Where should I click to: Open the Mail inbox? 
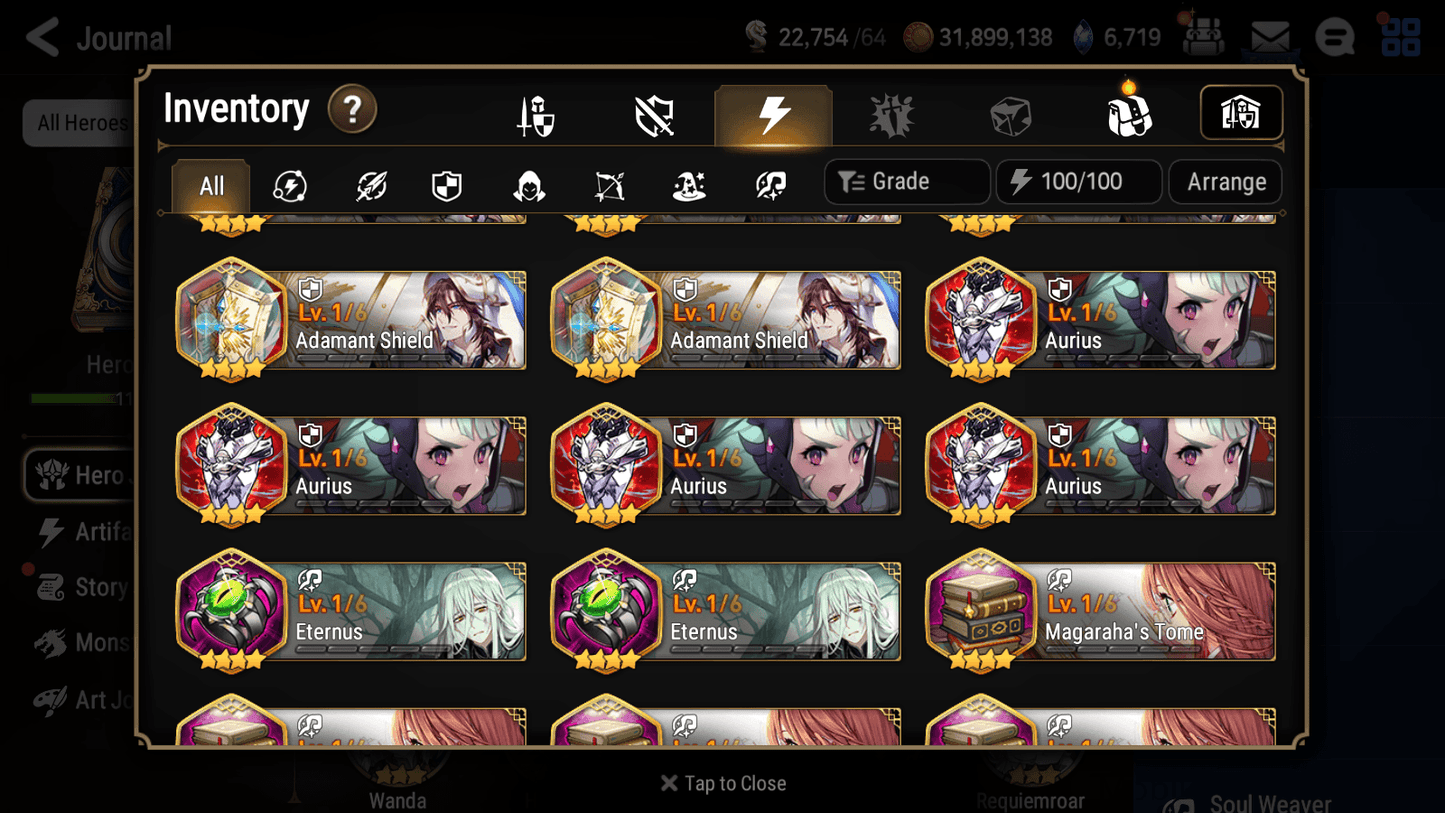coord(1270,35)
